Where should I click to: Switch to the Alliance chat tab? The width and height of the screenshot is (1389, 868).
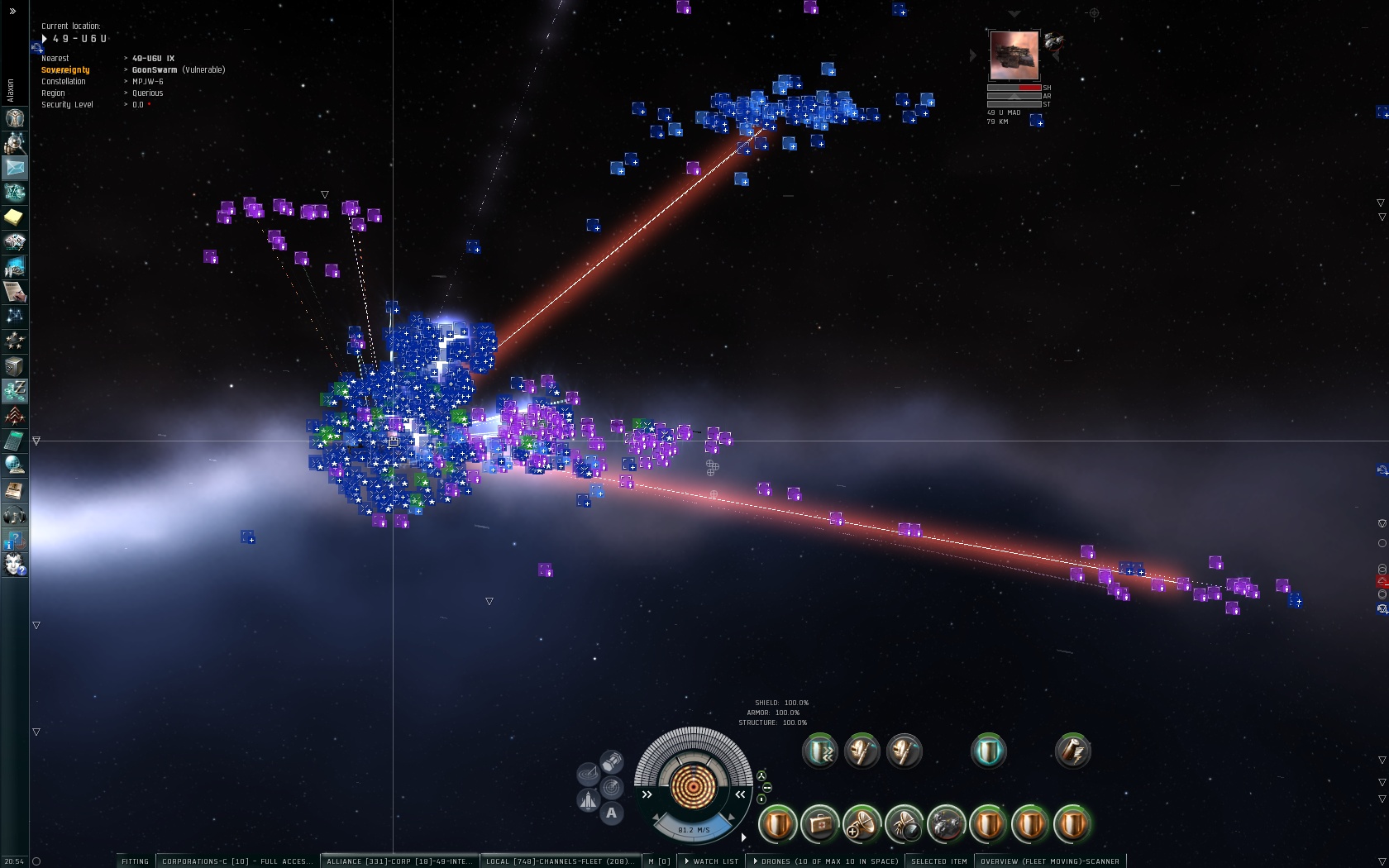coord(399,861)
